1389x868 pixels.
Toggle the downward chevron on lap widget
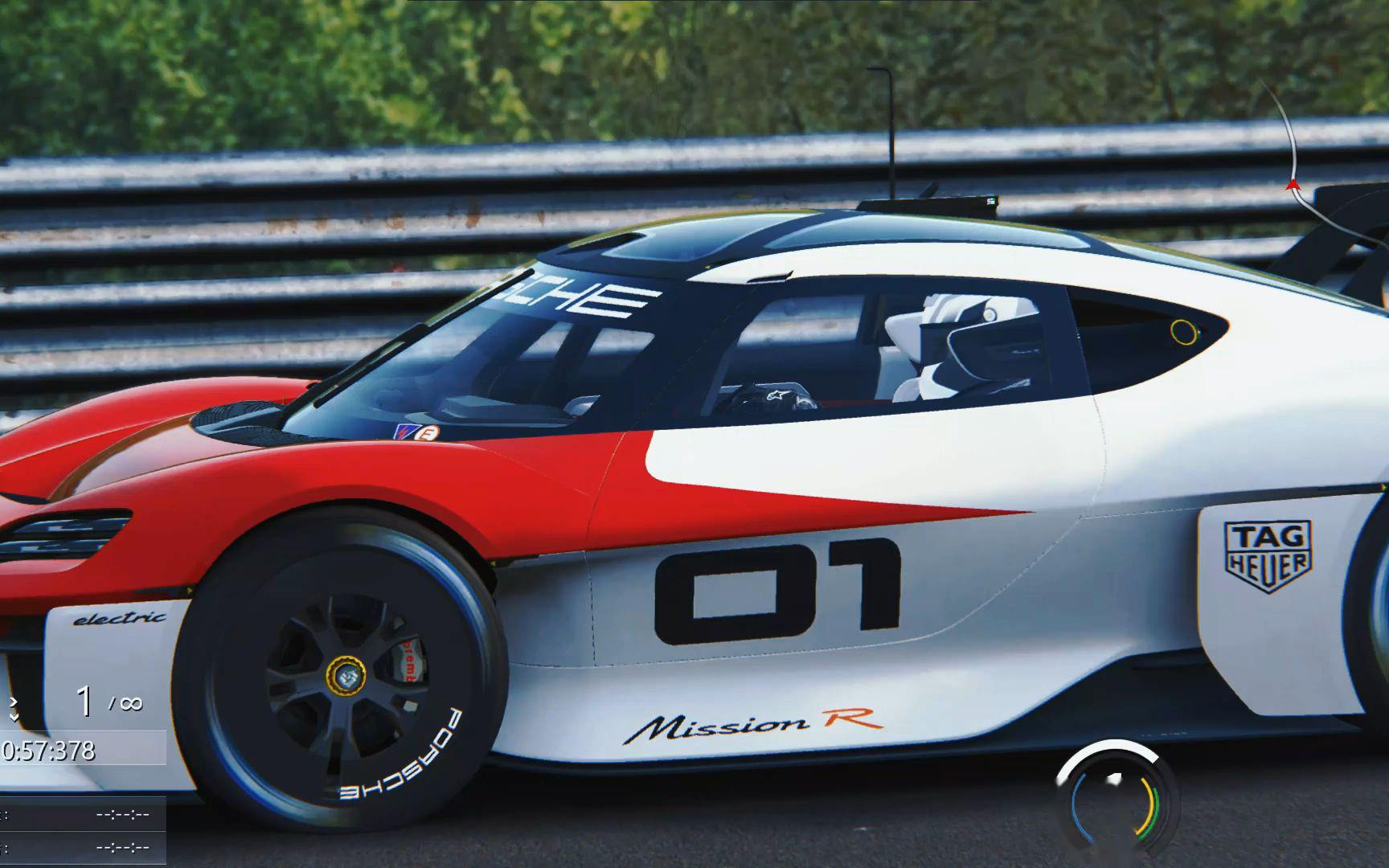14,717
